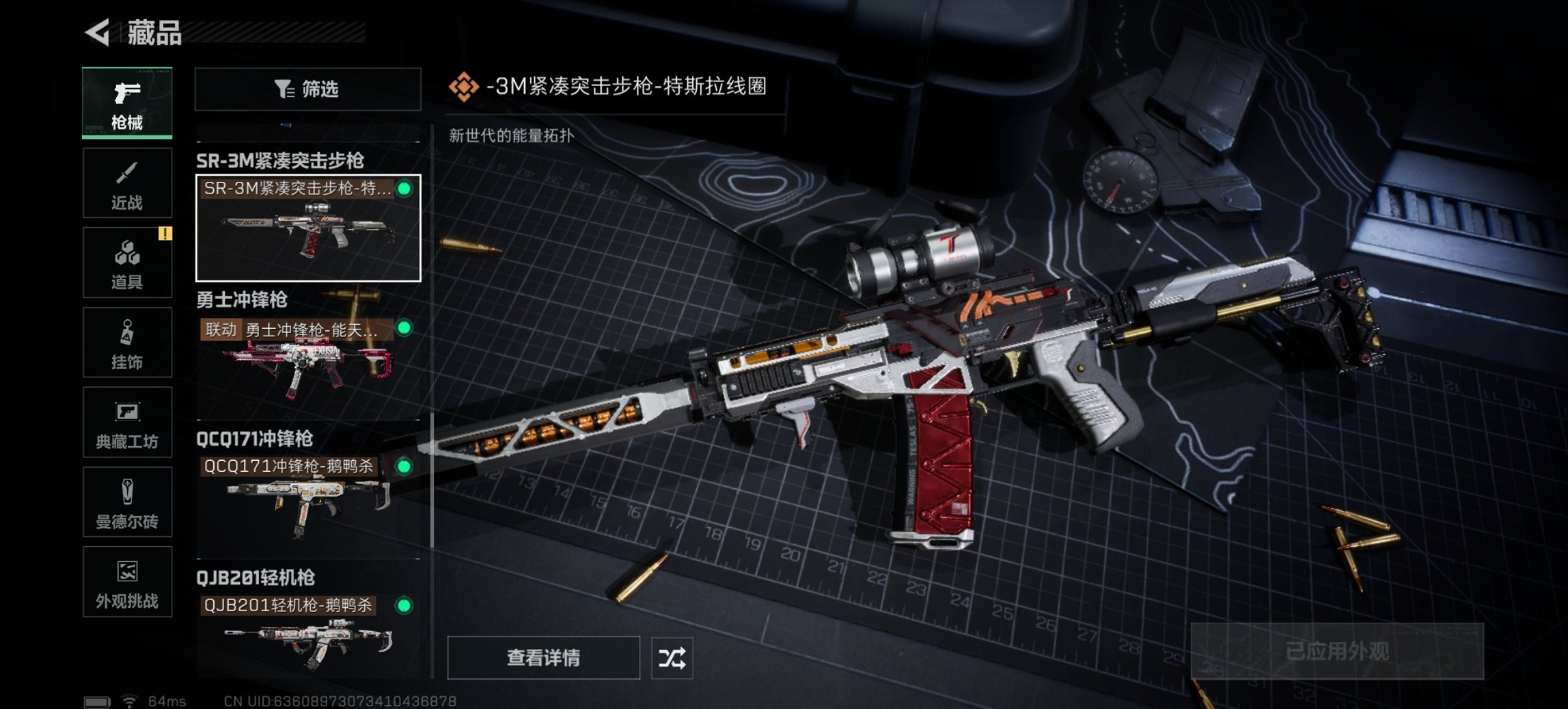Open 典藏工坊 from the sidebar
The height and width of the screenshot is (709, 1568).
click(127, 423)
